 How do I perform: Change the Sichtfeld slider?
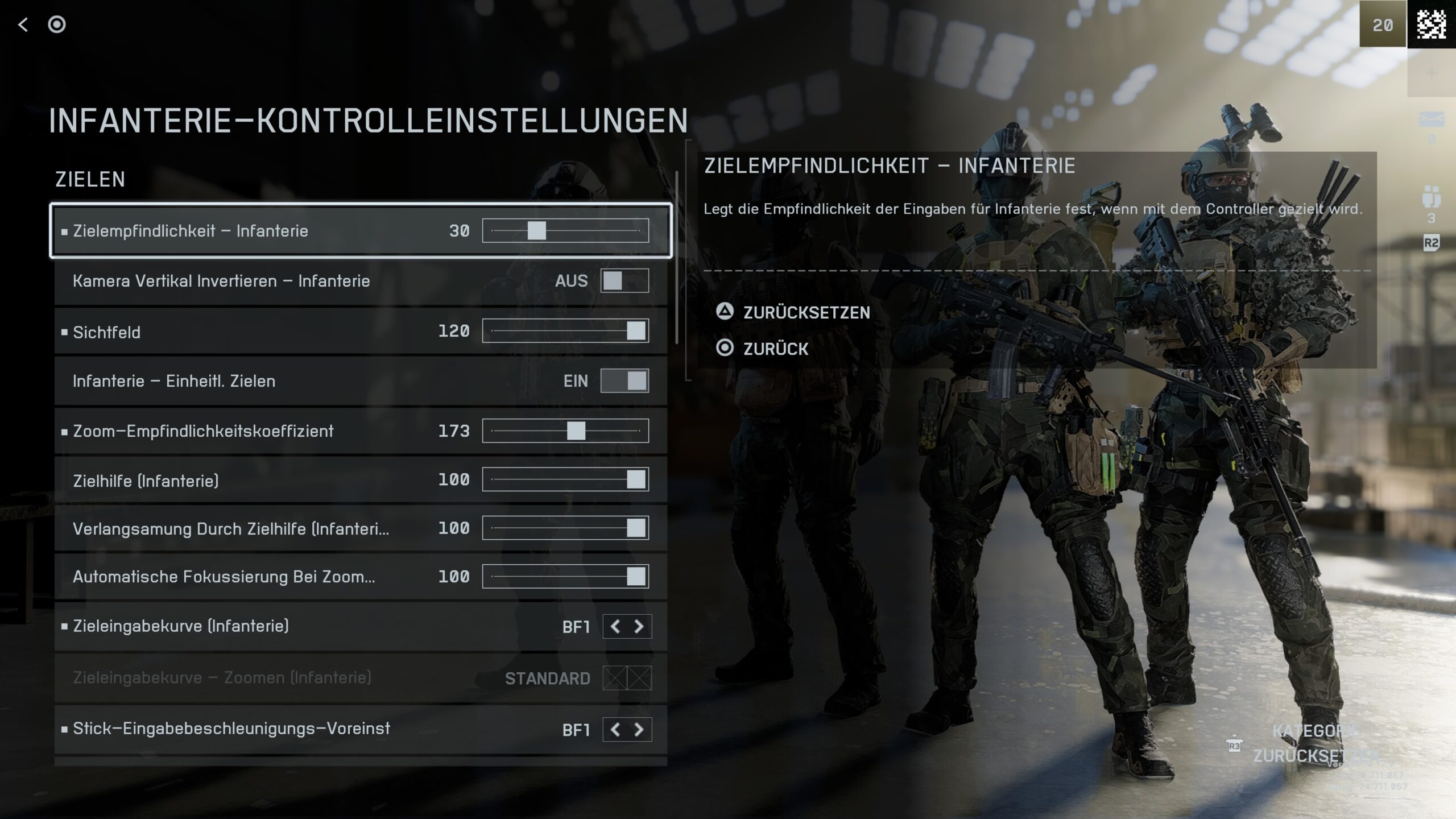(635, 331)
